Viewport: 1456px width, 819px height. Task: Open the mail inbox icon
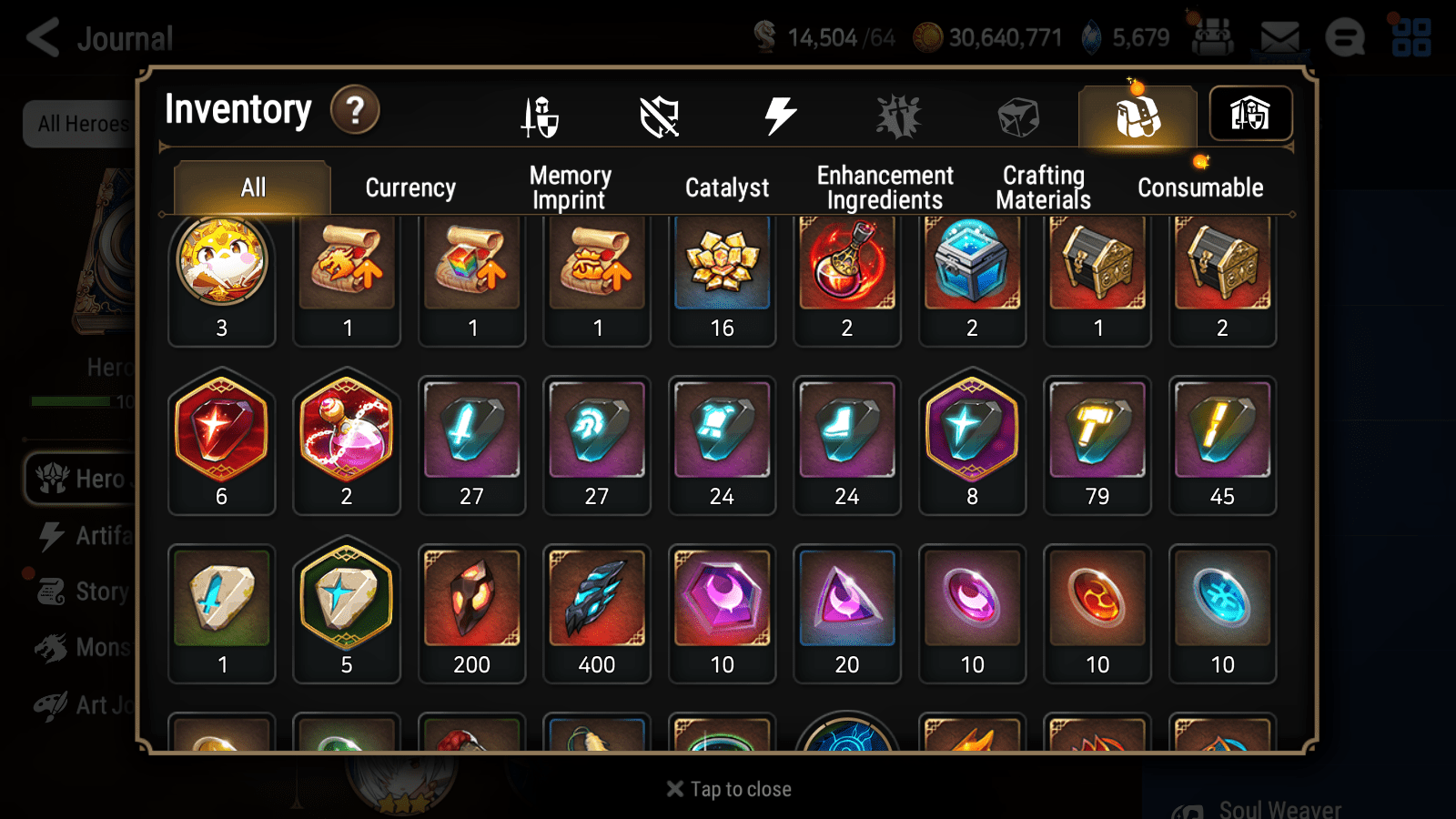click(x=1280, y=36)
